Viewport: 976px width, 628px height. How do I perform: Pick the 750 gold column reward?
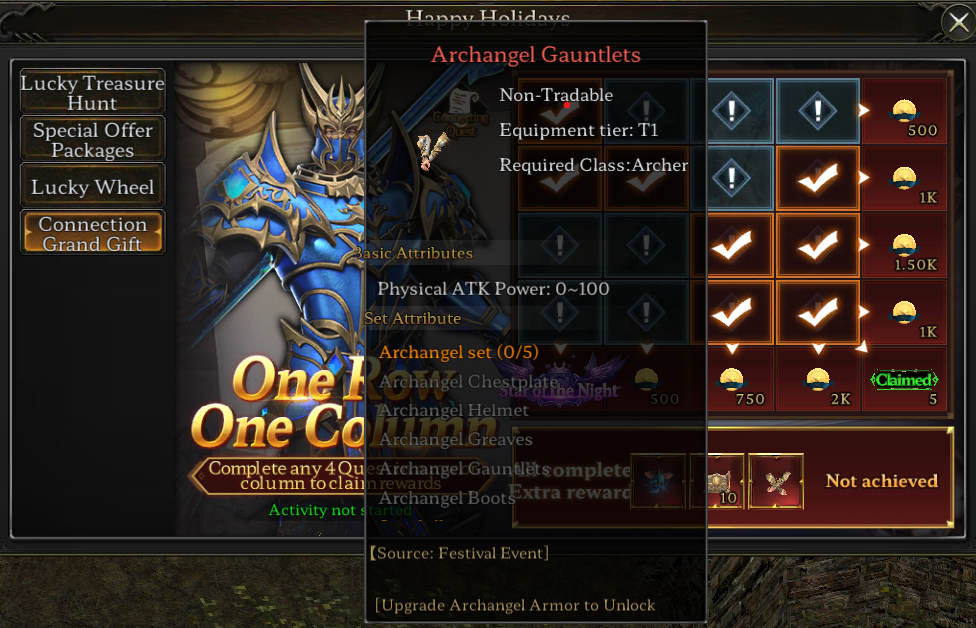click(732, 380)
